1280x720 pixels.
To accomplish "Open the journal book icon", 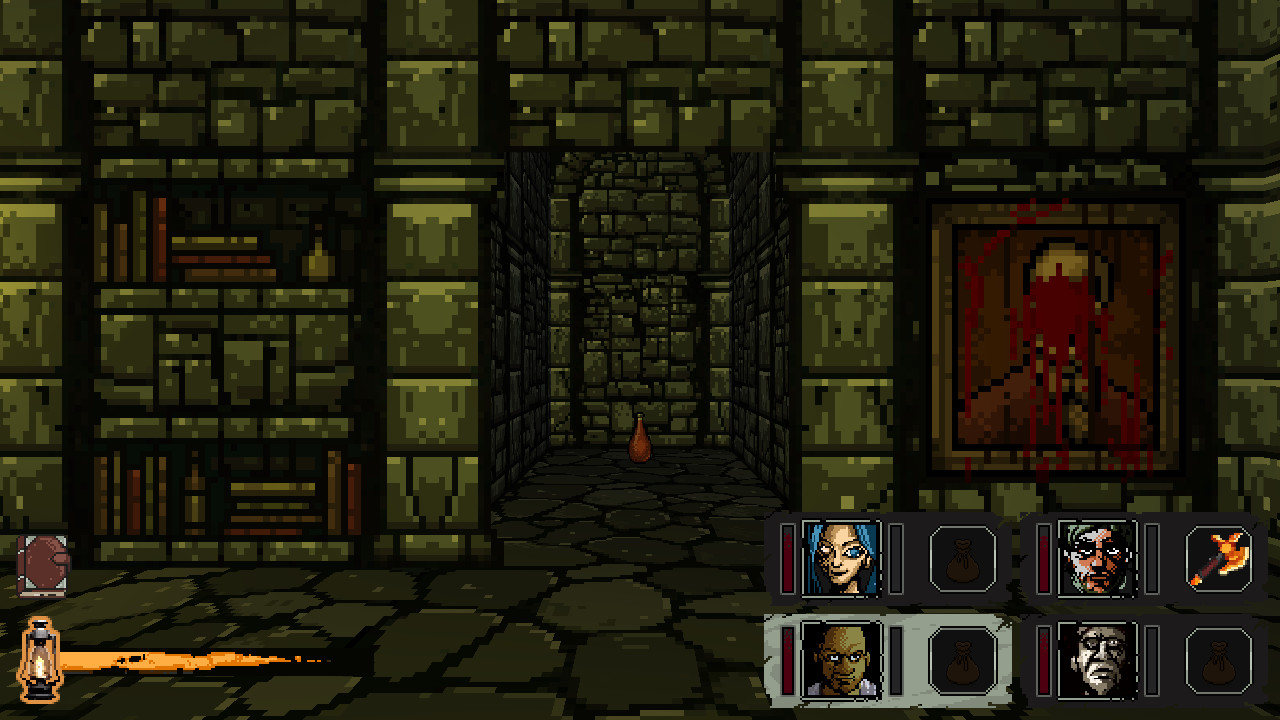I will click(40, 565).
